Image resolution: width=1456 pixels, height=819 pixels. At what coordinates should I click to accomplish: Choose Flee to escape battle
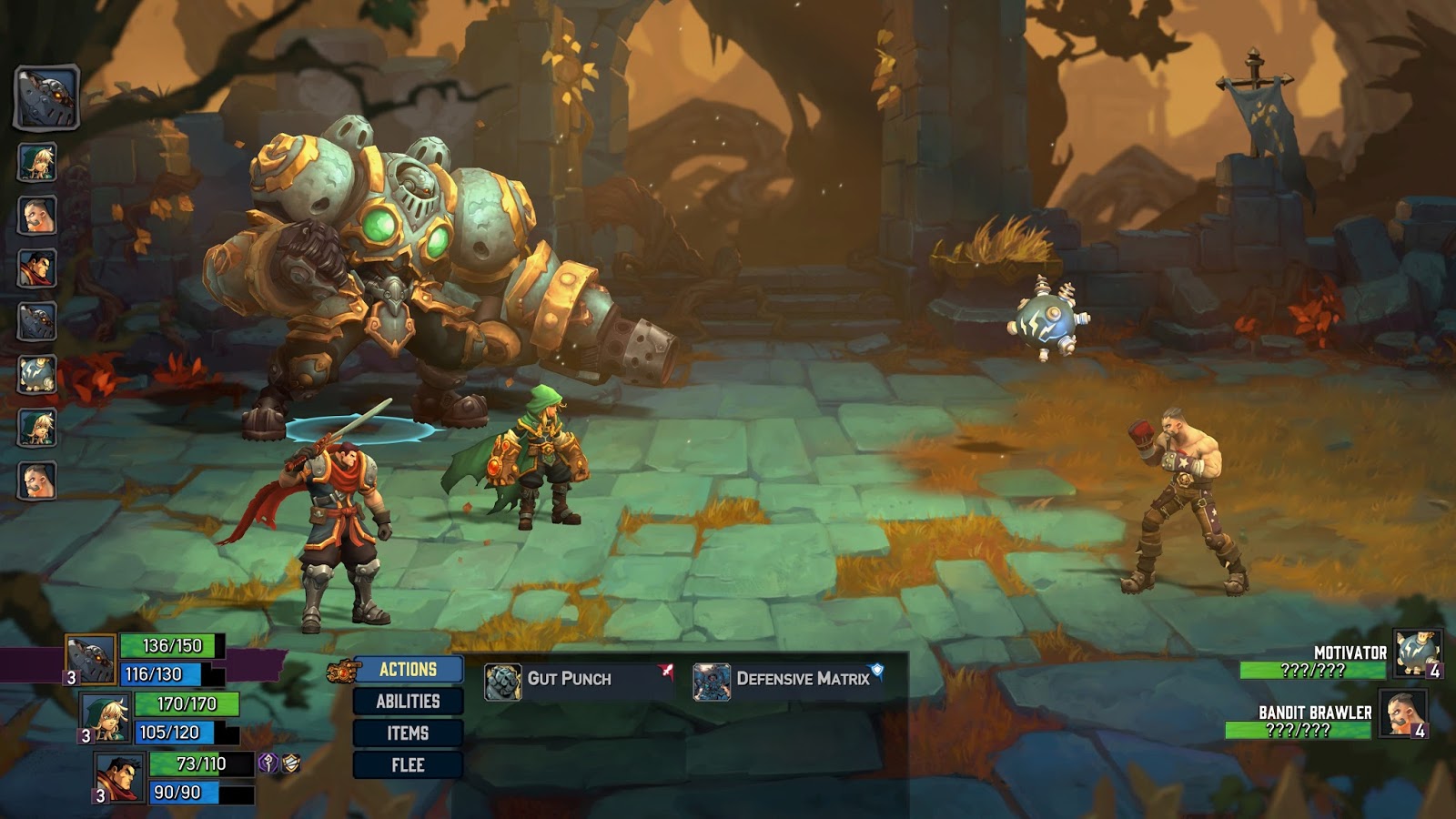point(408,765)
